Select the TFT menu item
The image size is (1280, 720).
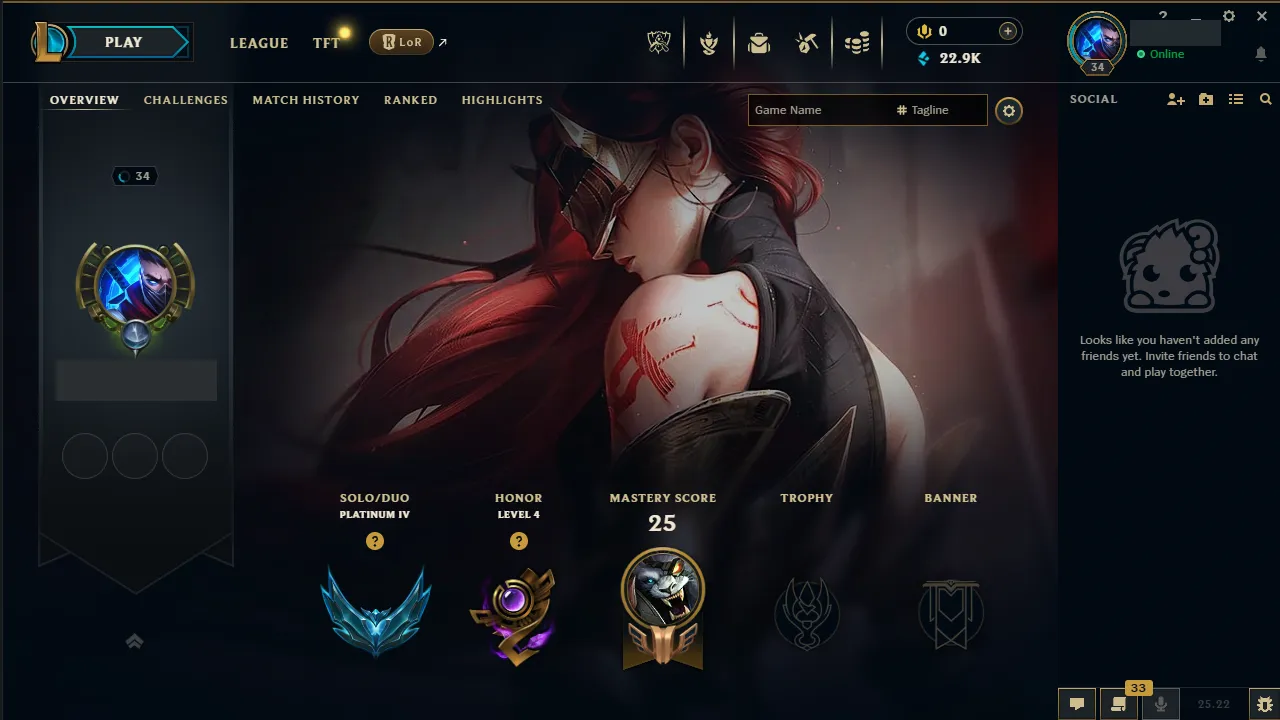[x=326, y=43]
